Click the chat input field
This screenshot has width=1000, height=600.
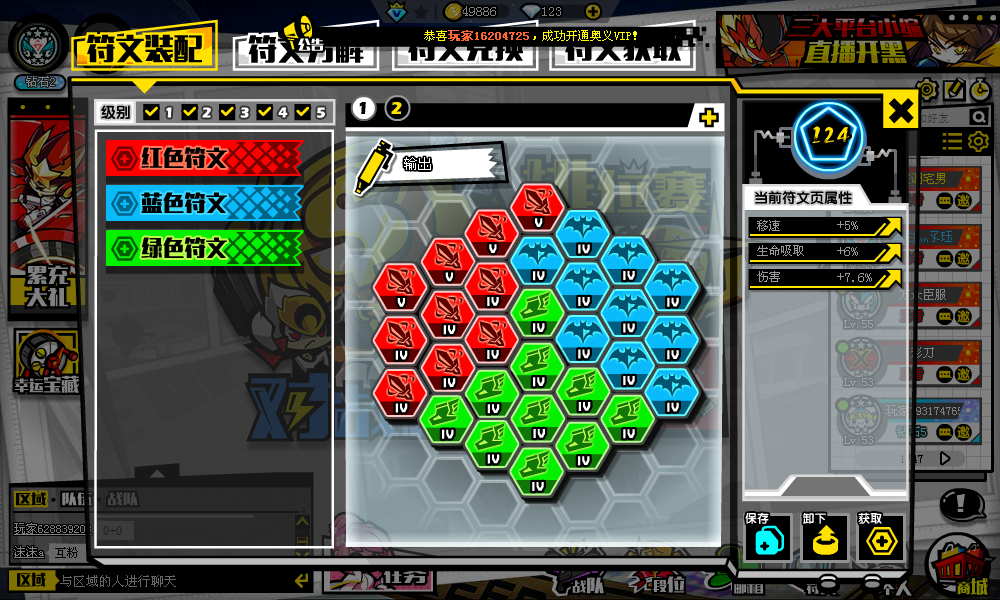click(x=170, y=581)
